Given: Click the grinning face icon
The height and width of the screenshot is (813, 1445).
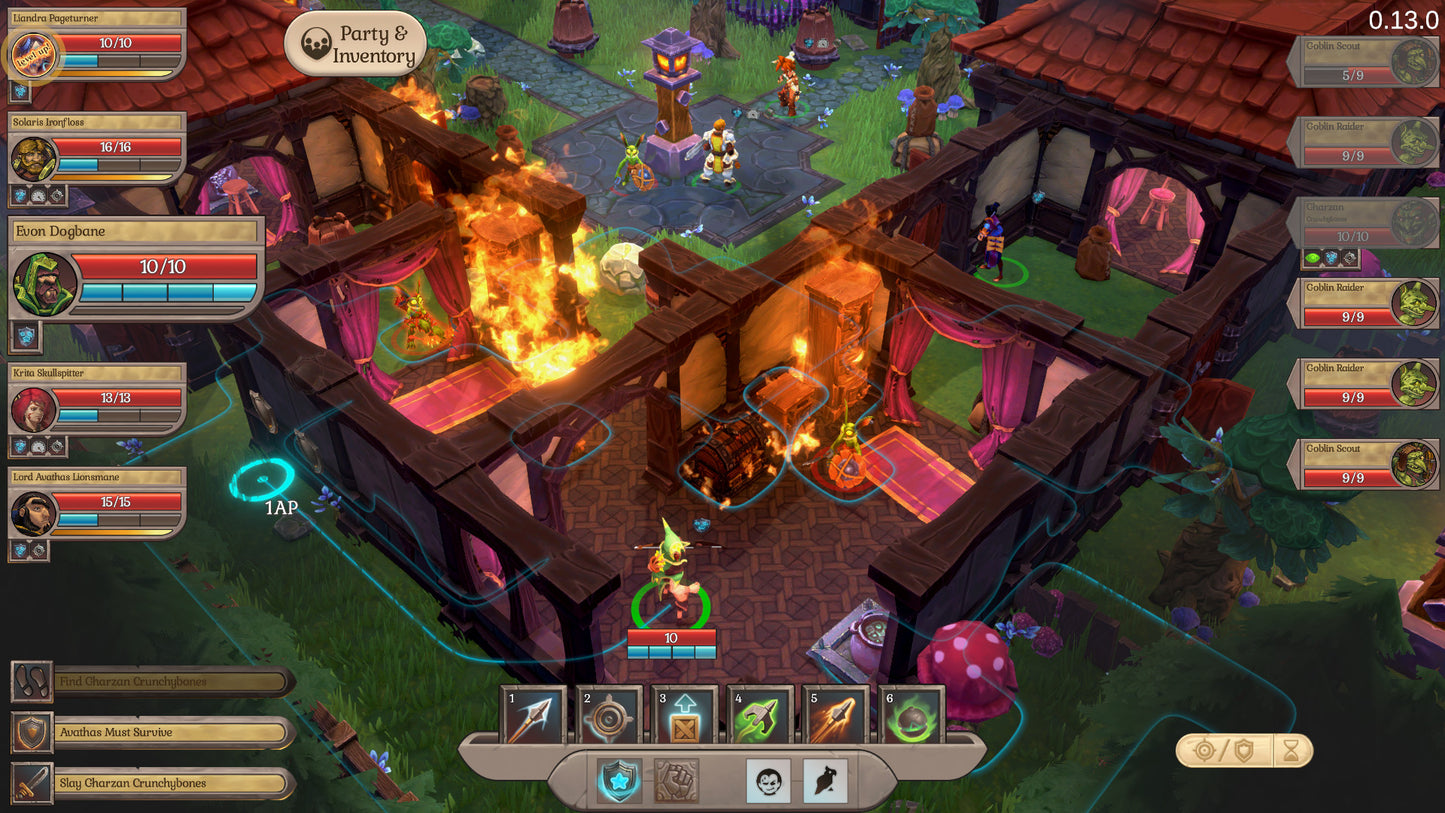Looking at the screenshot, I should [768, 780].
